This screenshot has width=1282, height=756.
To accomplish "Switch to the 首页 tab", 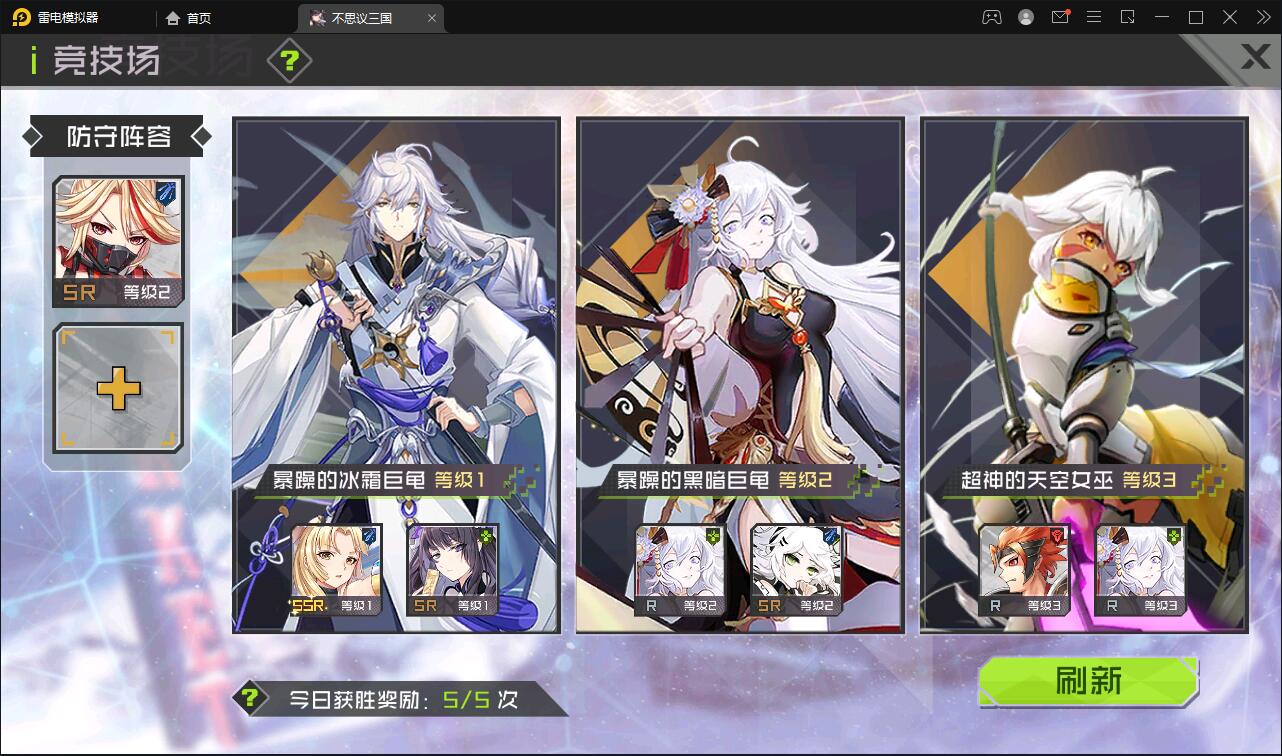I will (x=197, y=18).
